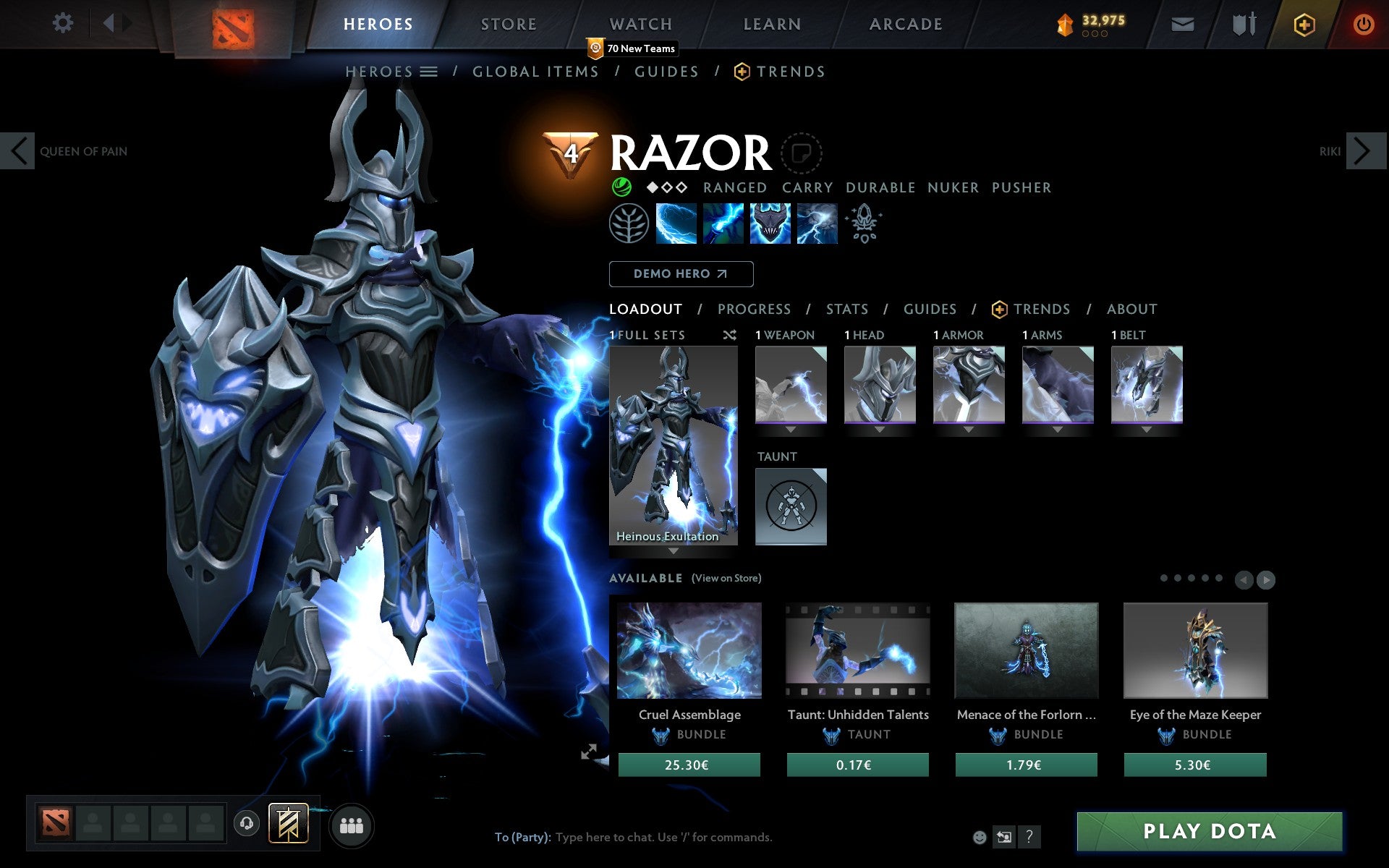The image size is (1389, 868).
Task: Open the talent tree icon beside the abilities
Action: pos(629,224)
